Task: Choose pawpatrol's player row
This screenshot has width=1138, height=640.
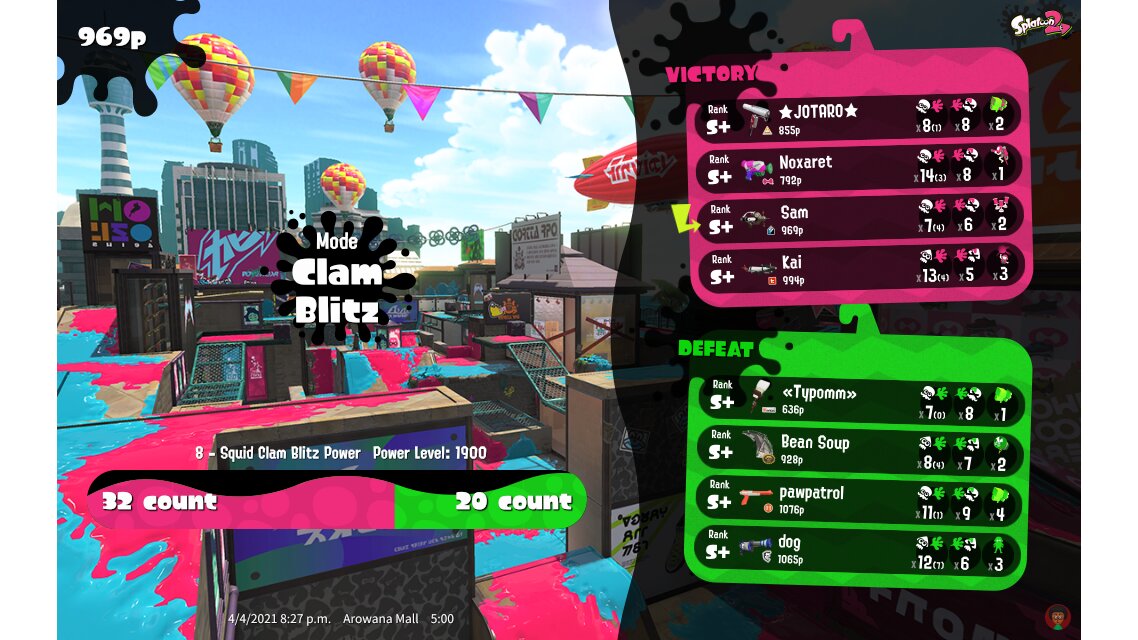Action: tap(858, 499)
